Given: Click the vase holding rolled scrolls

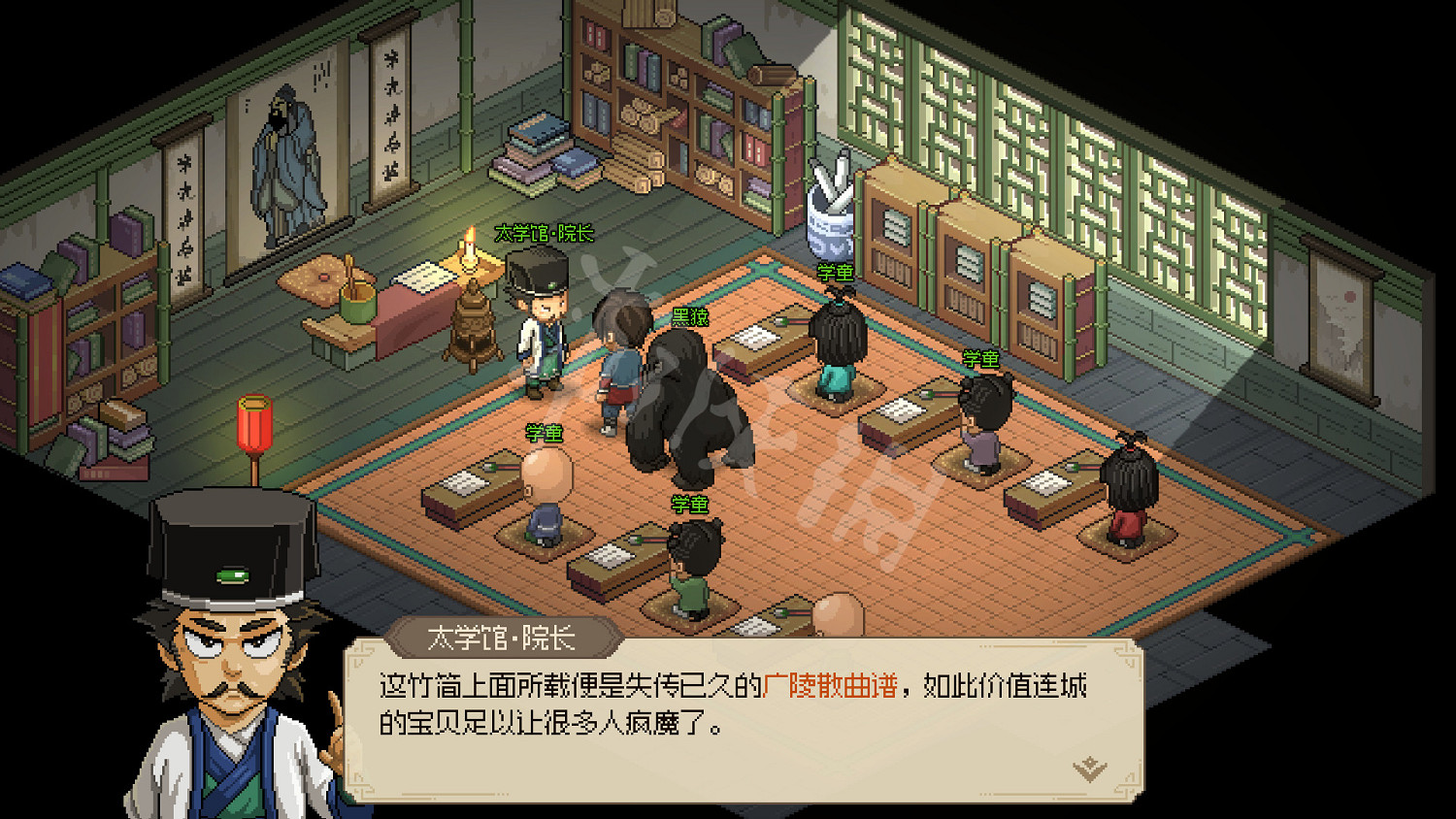Looking at the screenshot, I should coord(830,213).
